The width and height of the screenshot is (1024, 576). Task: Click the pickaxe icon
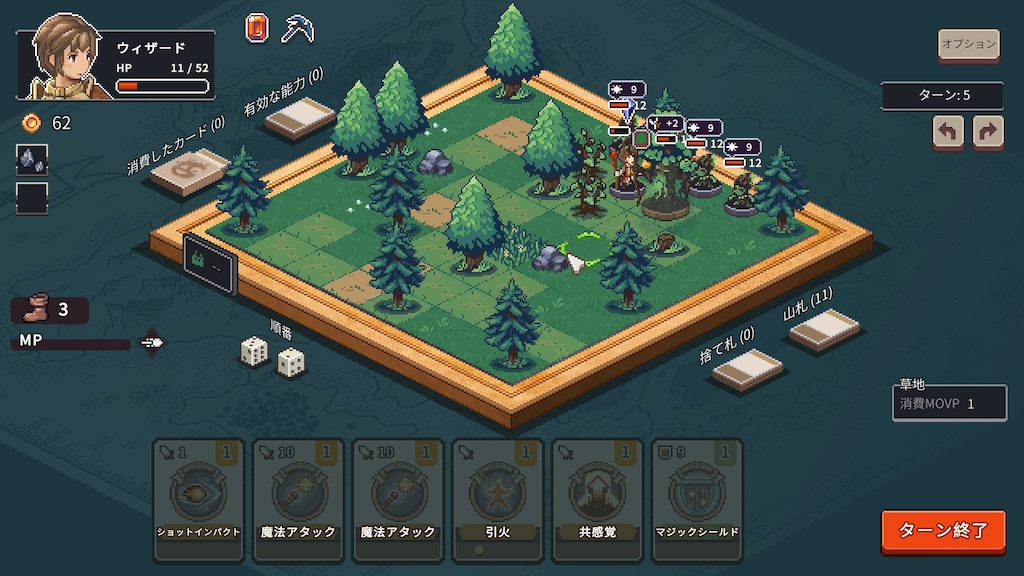pos(297,28)
